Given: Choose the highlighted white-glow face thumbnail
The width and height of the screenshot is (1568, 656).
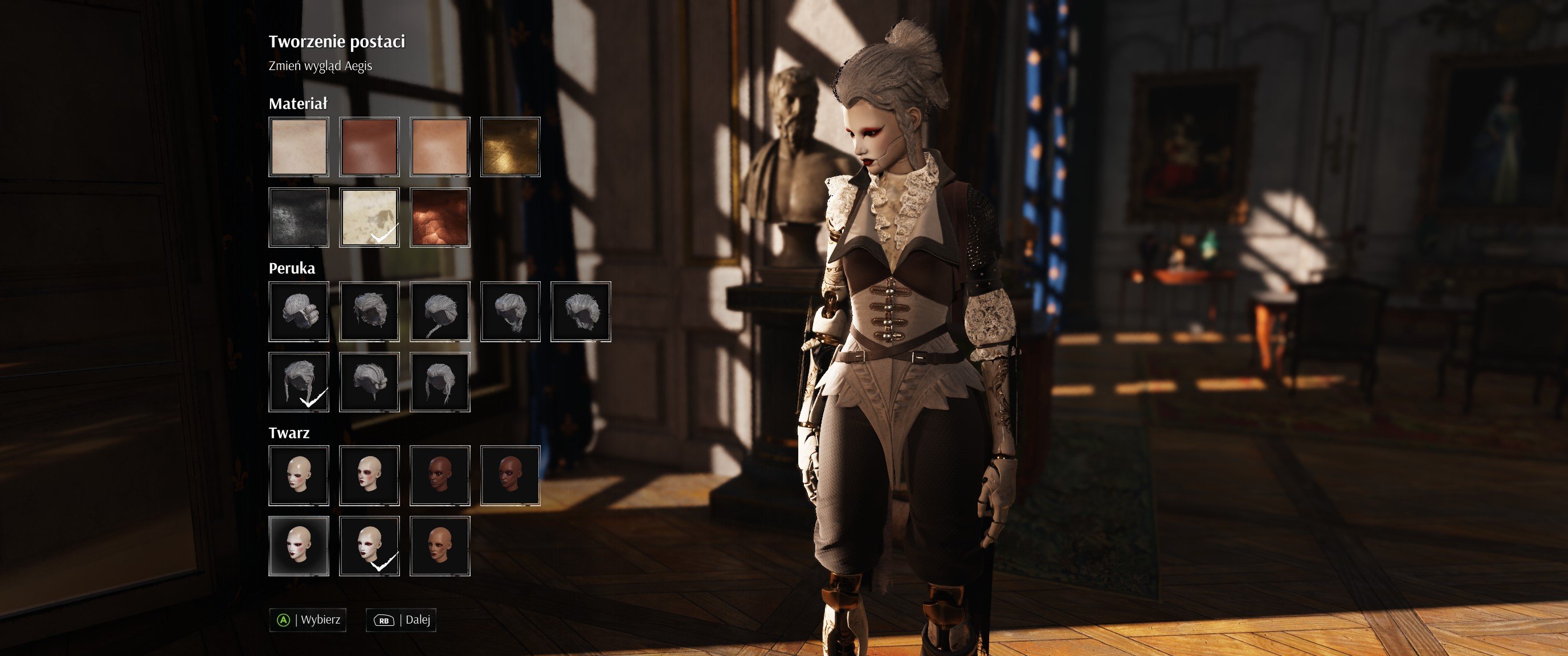Looking at the screenshot, I should pyautogui.click(x=298, y=546).
